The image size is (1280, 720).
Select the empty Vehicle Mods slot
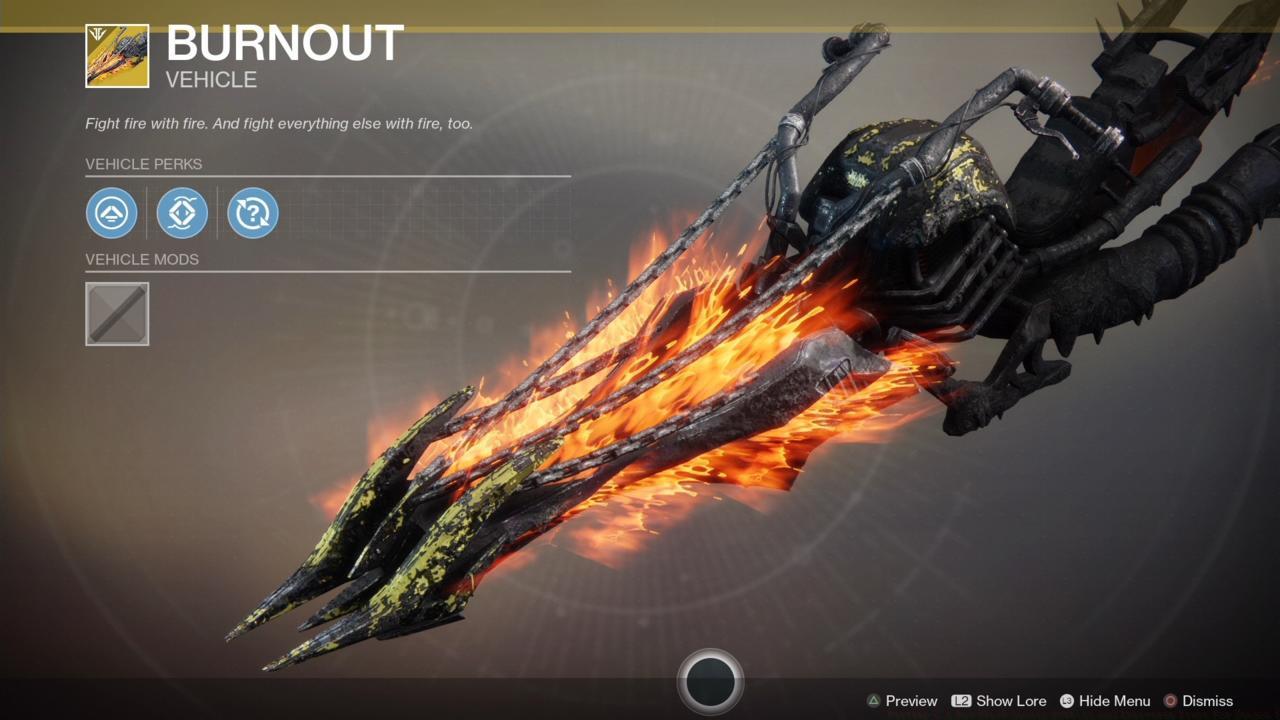tap(117, 313)
